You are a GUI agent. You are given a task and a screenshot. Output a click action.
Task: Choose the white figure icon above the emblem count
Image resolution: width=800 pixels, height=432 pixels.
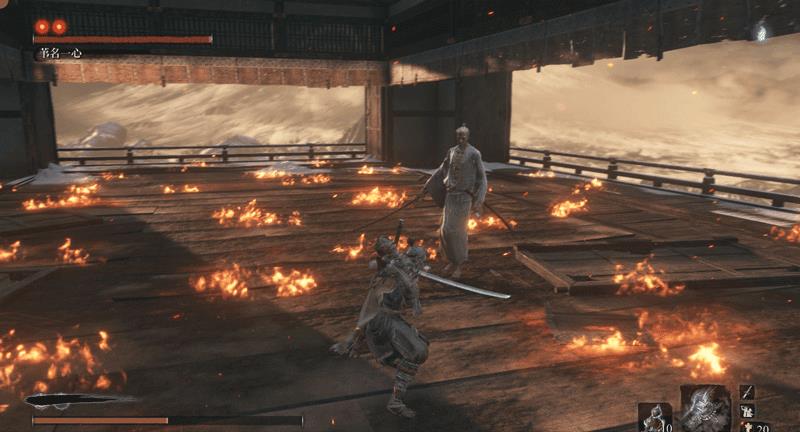[x=748, y=411]
